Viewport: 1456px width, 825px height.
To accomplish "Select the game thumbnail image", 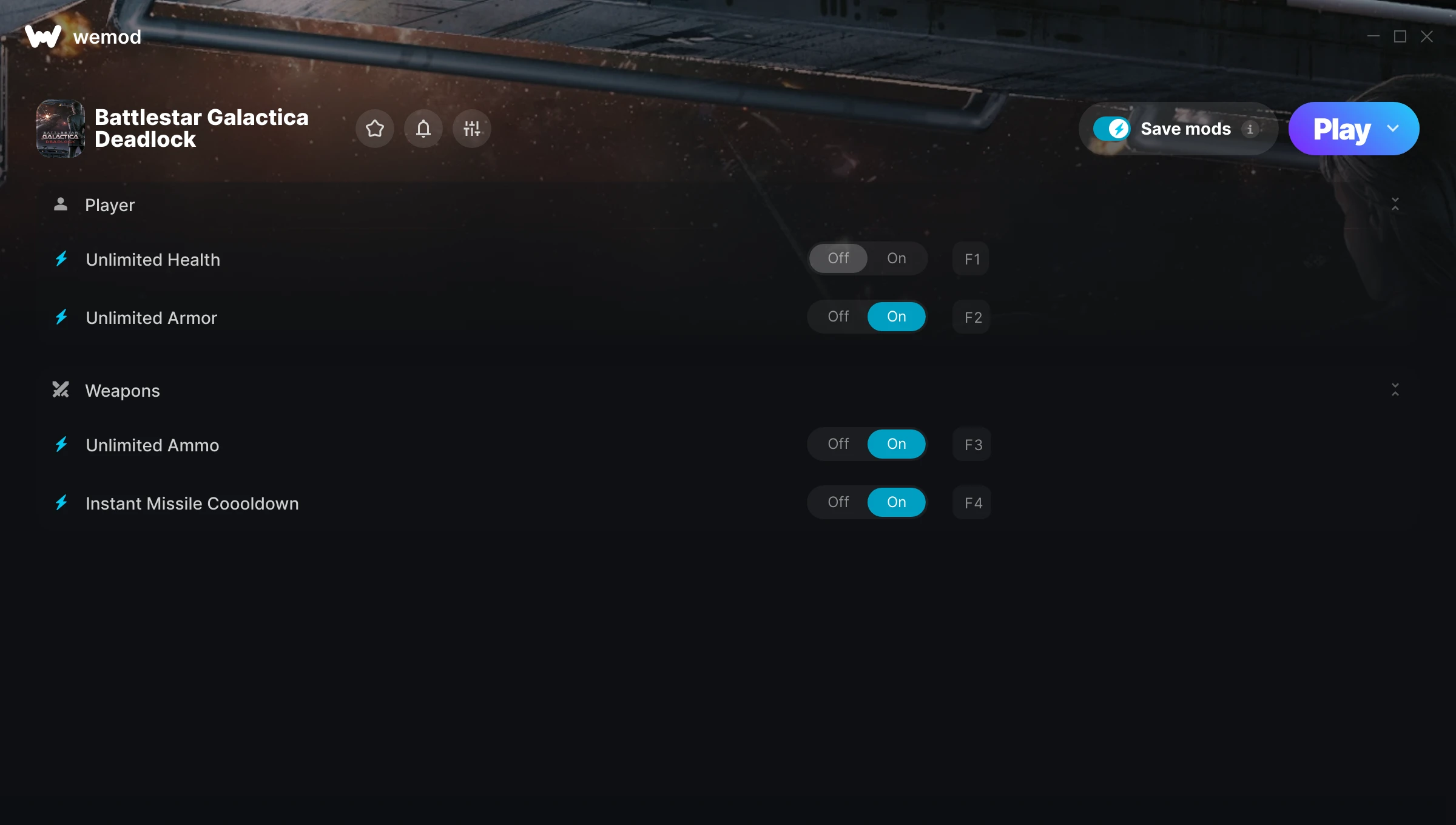I will coord(61,129).
